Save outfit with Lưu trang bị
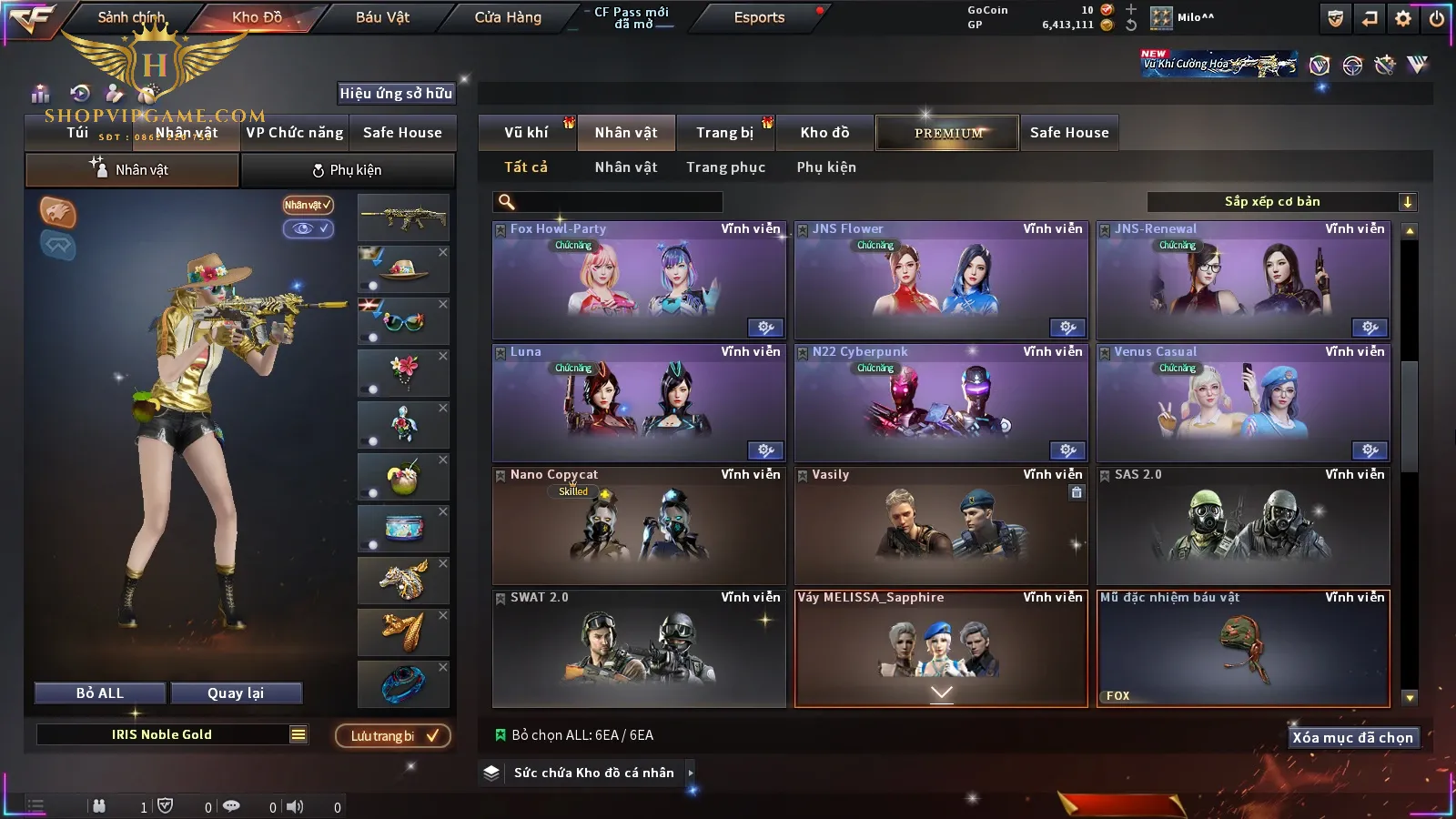This screenshot has width=1456, height=819. tap(393, 736)
